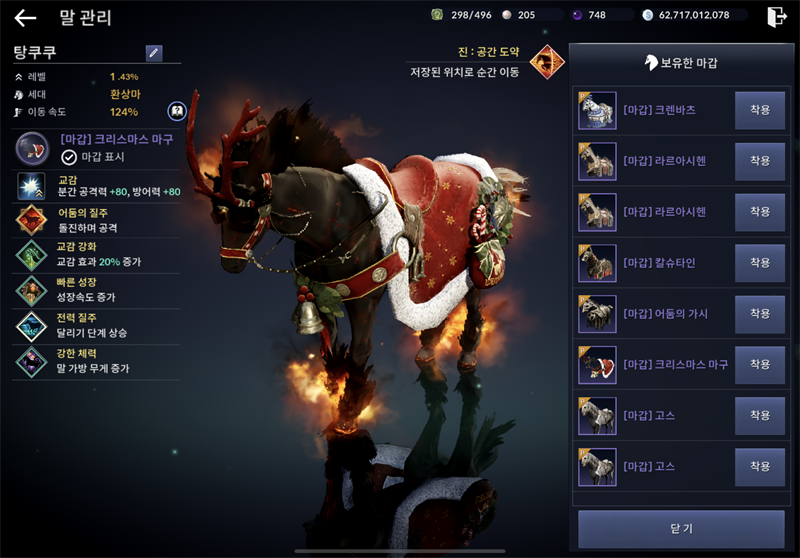Open the 공간 도약 skill icon
Viewport: 800px width, 558px height.
coord(546,62)
